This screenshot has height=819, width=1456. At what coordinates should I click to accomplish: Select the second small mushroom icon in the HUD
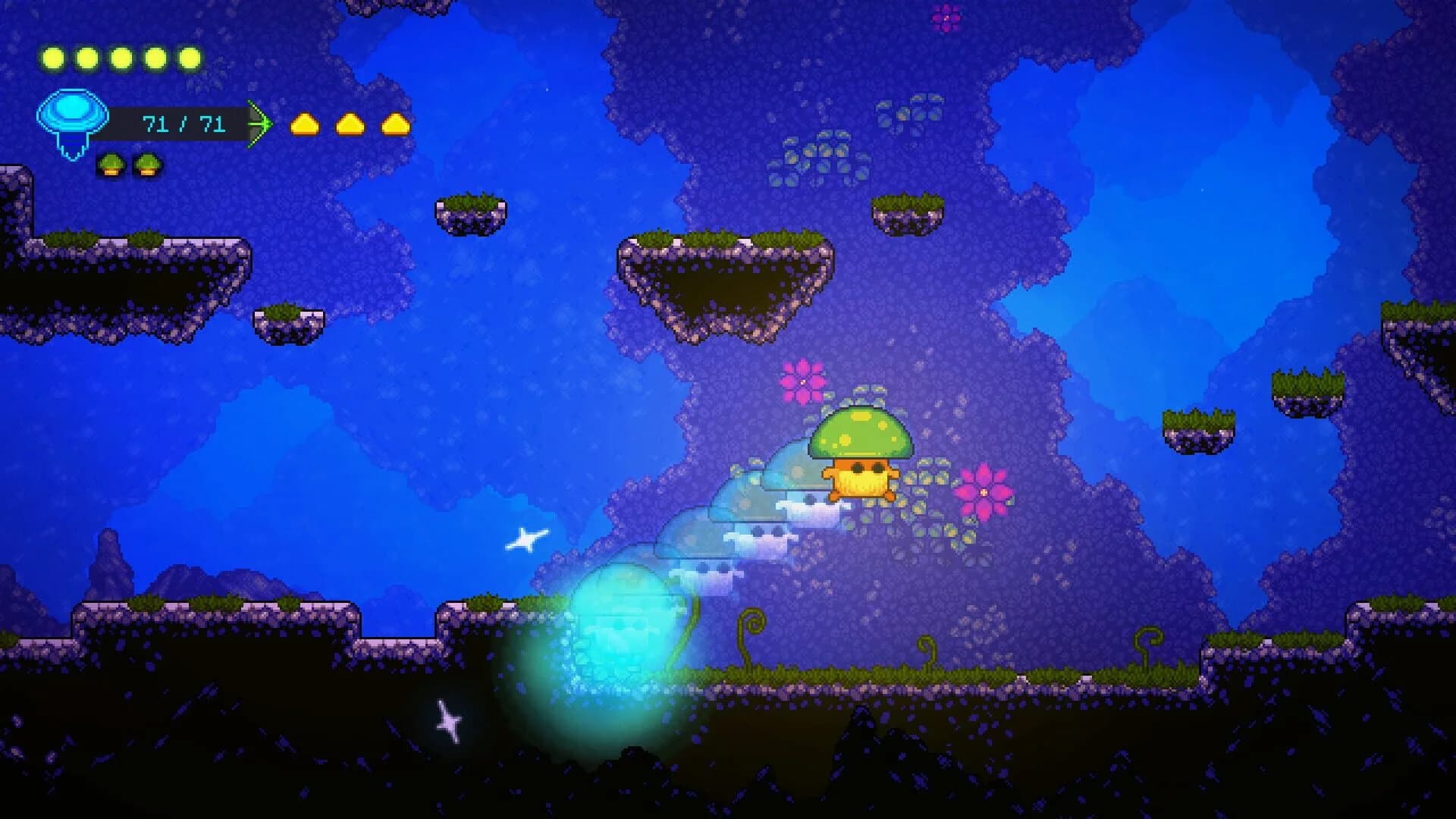coord(149,164)
